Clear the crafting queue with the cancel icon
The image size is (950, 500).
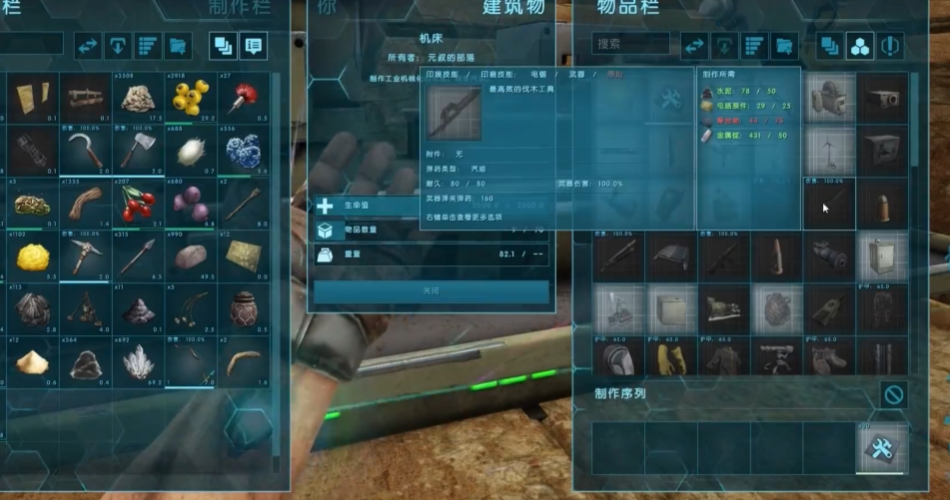[893, 394]
